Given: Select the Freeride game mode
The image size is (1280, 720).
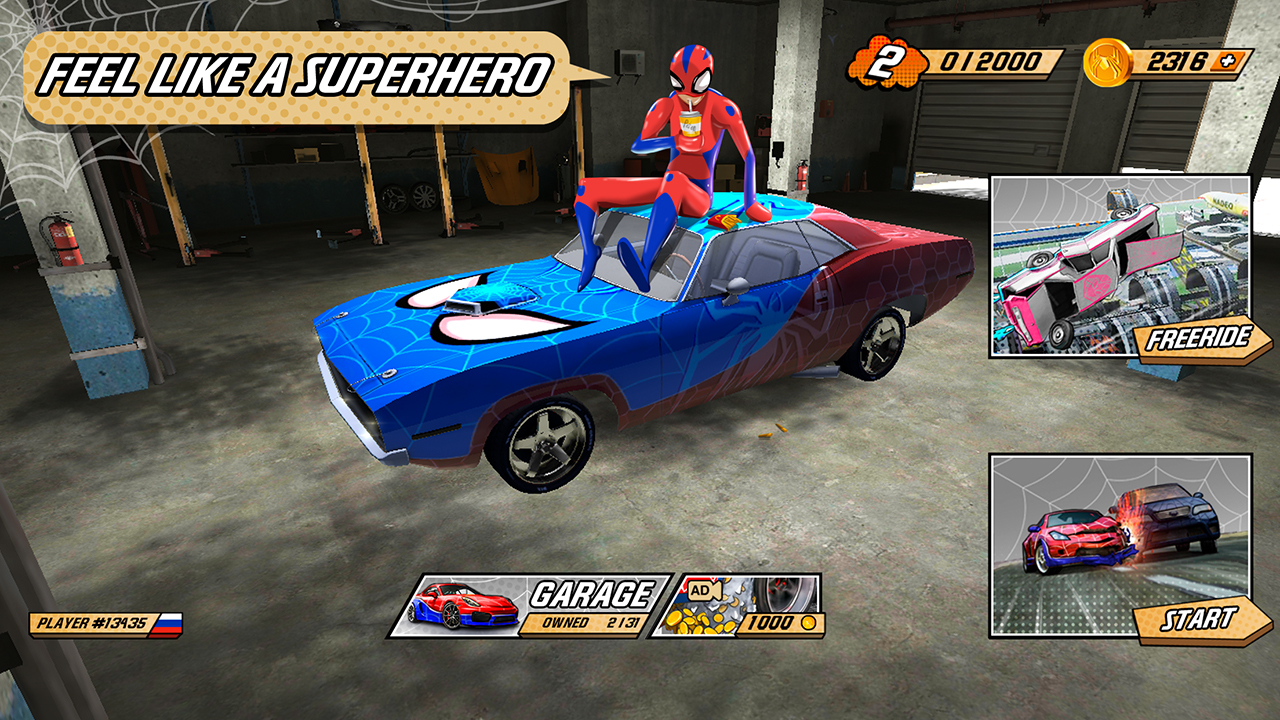Looking at the screenshot, I should click(x=1200, y=338).
